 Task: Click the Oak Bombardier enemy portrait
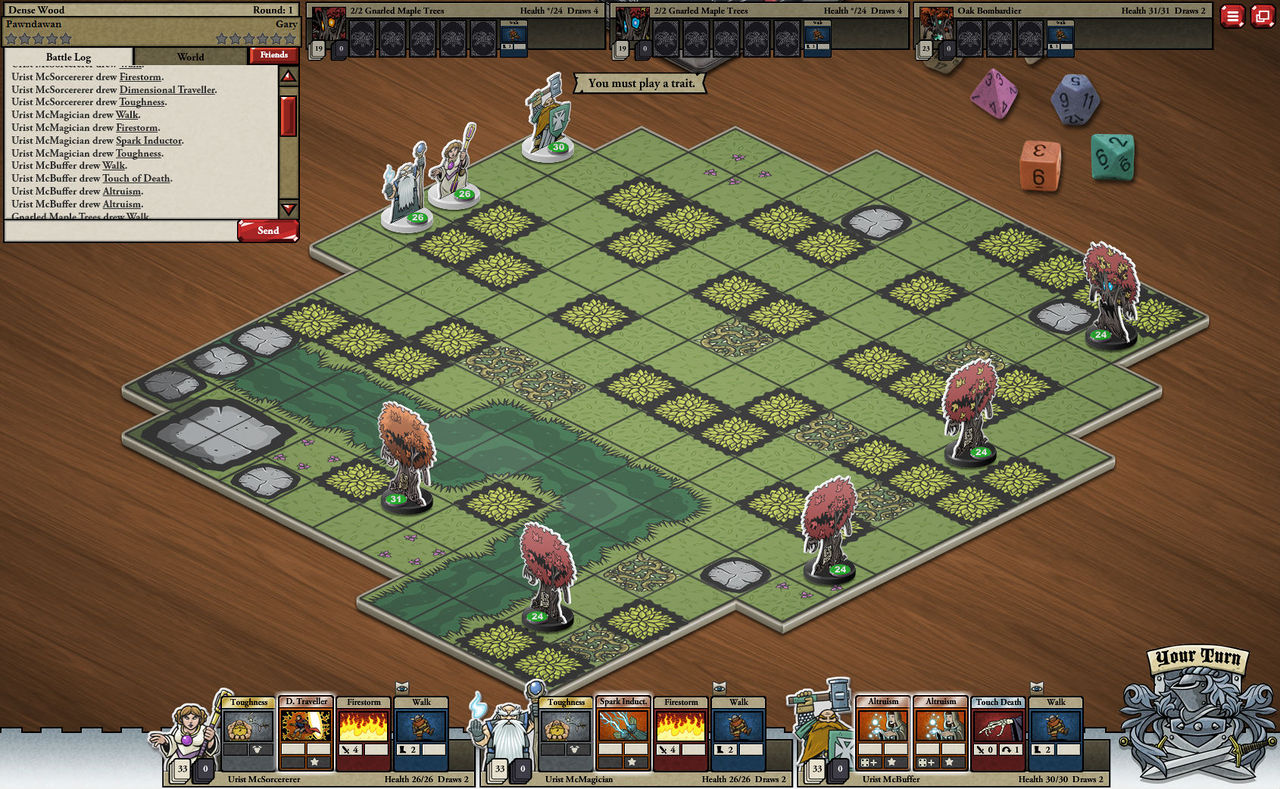click(x=937, y=24)
